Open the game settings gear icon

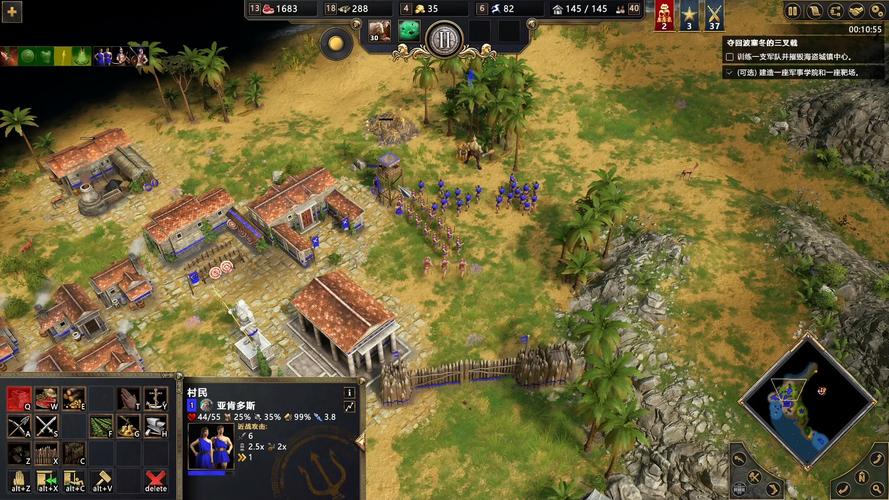[x=878, y=11]
